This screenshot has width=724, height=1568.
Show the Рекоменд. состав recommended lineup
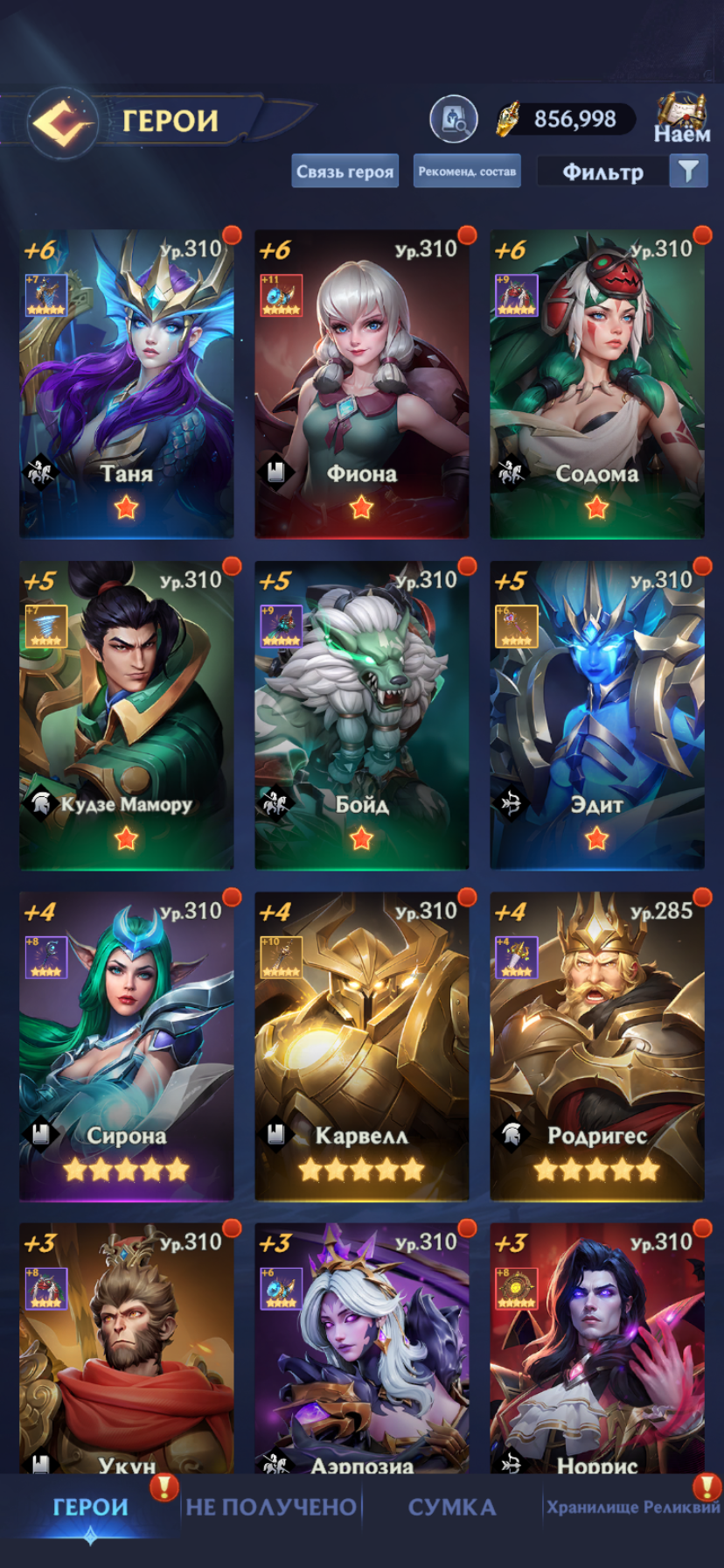coord(467,171)
